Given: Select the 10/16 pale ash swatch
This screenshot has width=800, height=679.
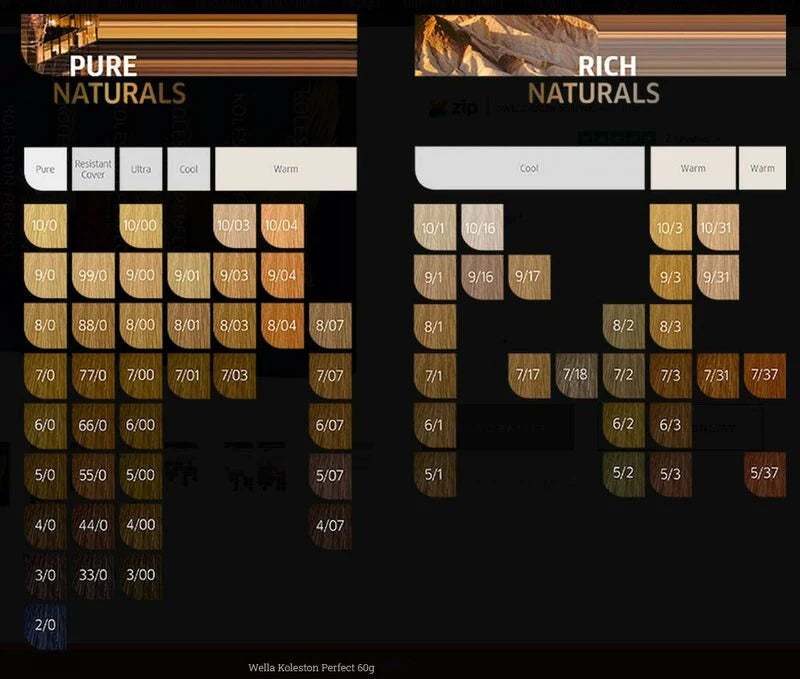Looking at the screenshot, I should point(482,228).
